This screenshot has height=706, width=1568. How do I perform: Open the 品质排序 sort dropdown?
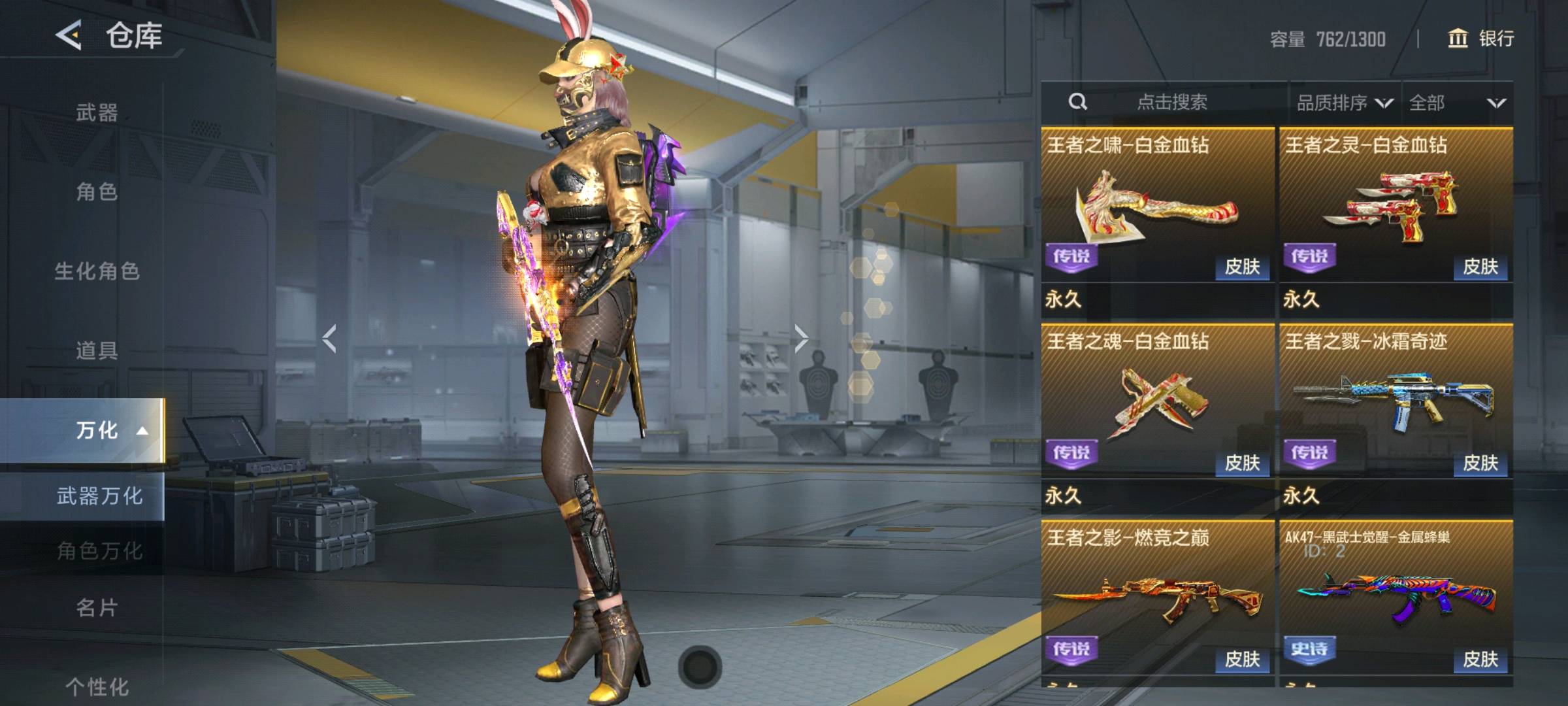1344,103
